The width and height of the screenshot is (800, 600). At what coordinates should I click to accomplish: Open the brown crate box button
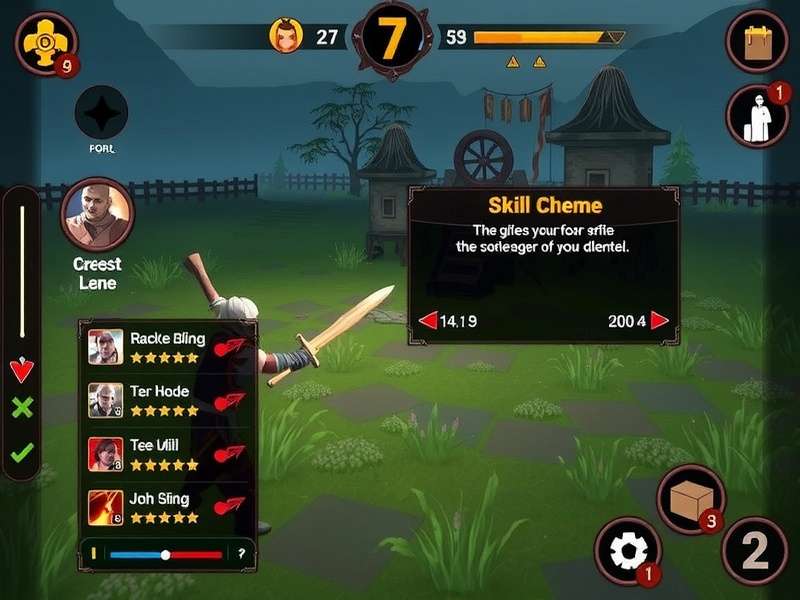tap(690, 497)
